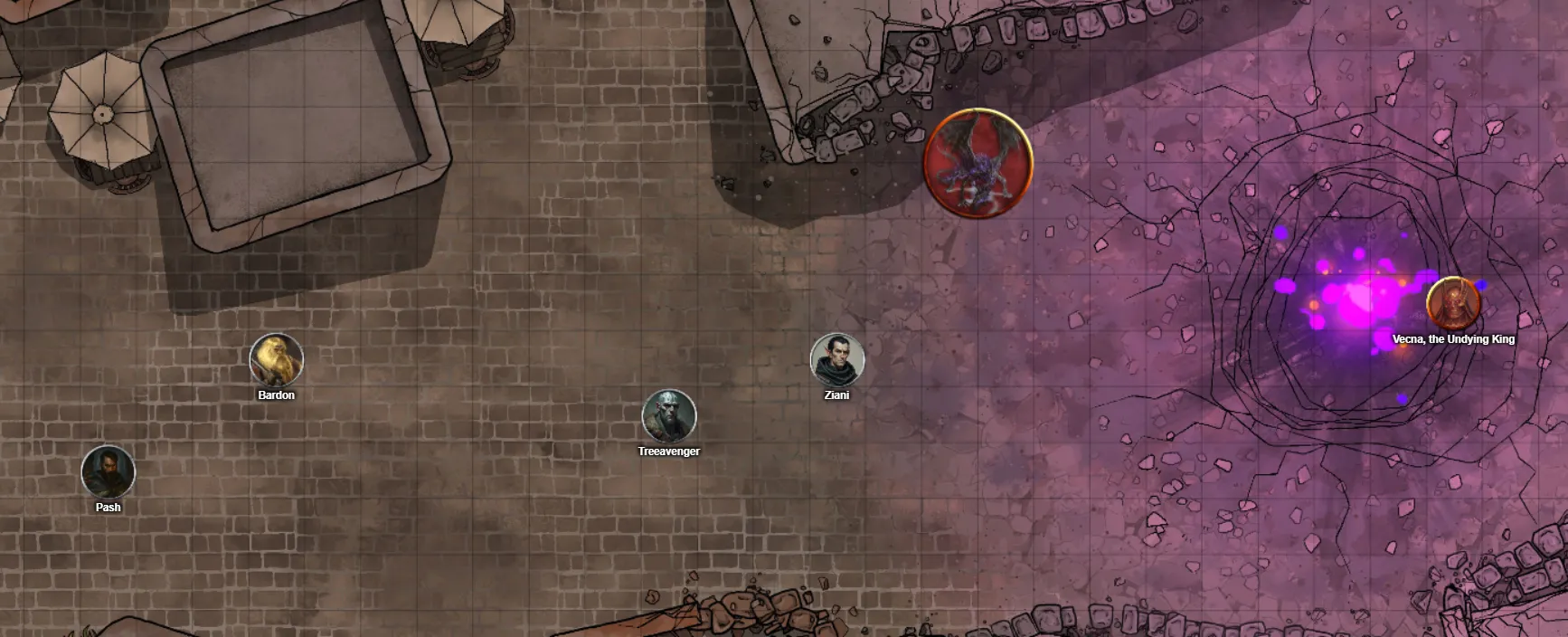Select the Bardon character token
1568x637 pixels.
tap(277, 359)
